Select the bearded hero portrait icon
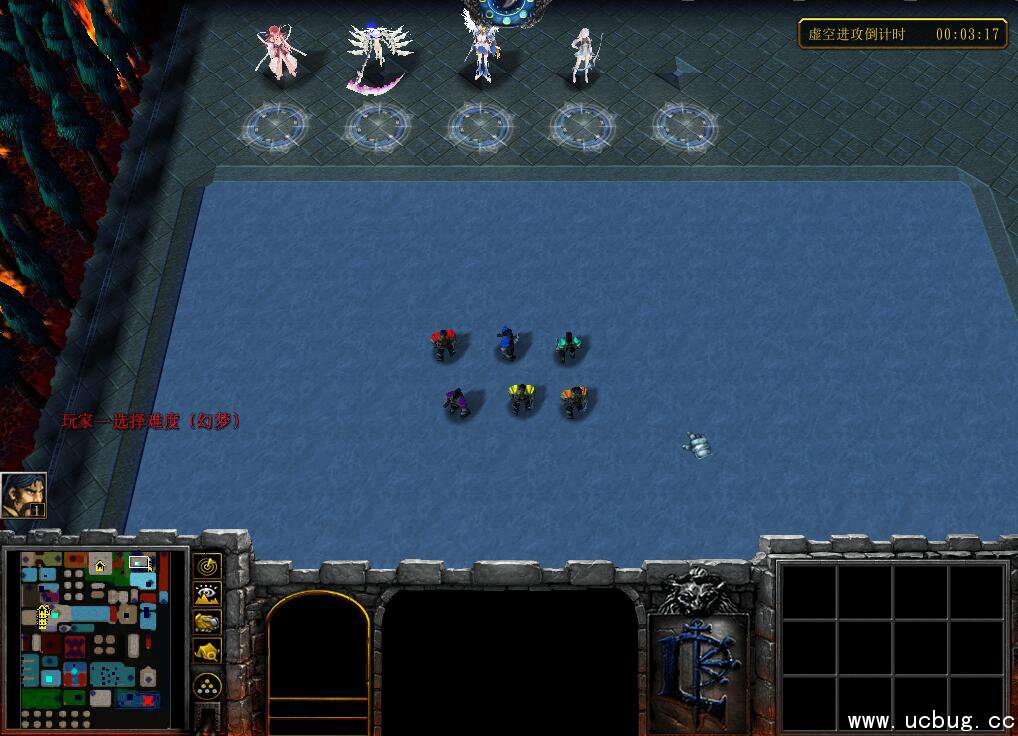Image resolution: width=1018 pixels, height=736 pixels. (x=23, y=494)
